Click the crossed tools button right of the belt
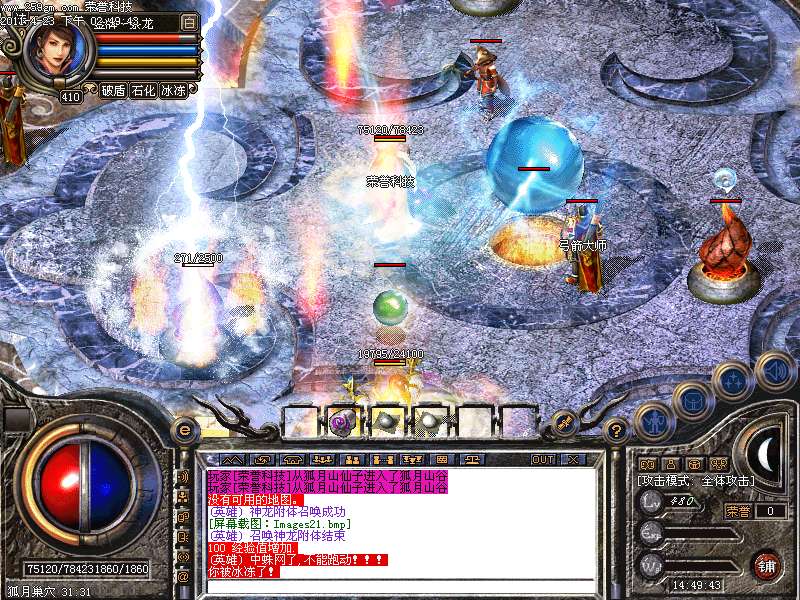The width and height of the screenshot is (800, 600). (x=564, y=422)
